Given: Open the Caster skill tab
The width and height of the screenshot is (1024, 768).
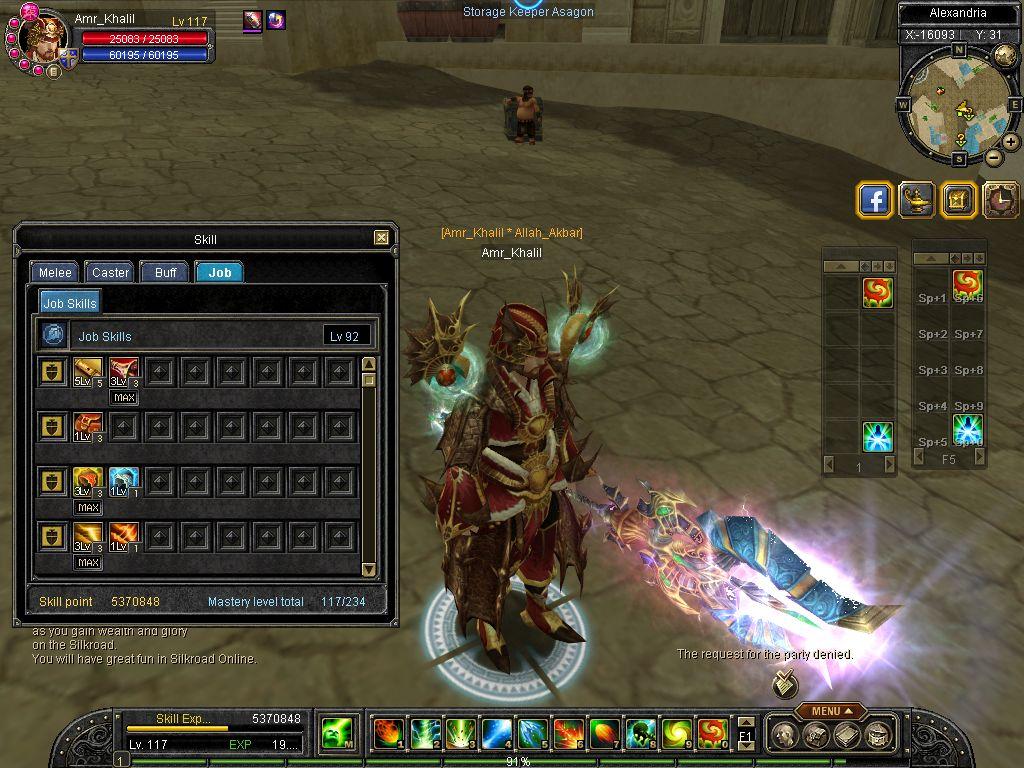Looking at the screenshot, I should [110, 272].
